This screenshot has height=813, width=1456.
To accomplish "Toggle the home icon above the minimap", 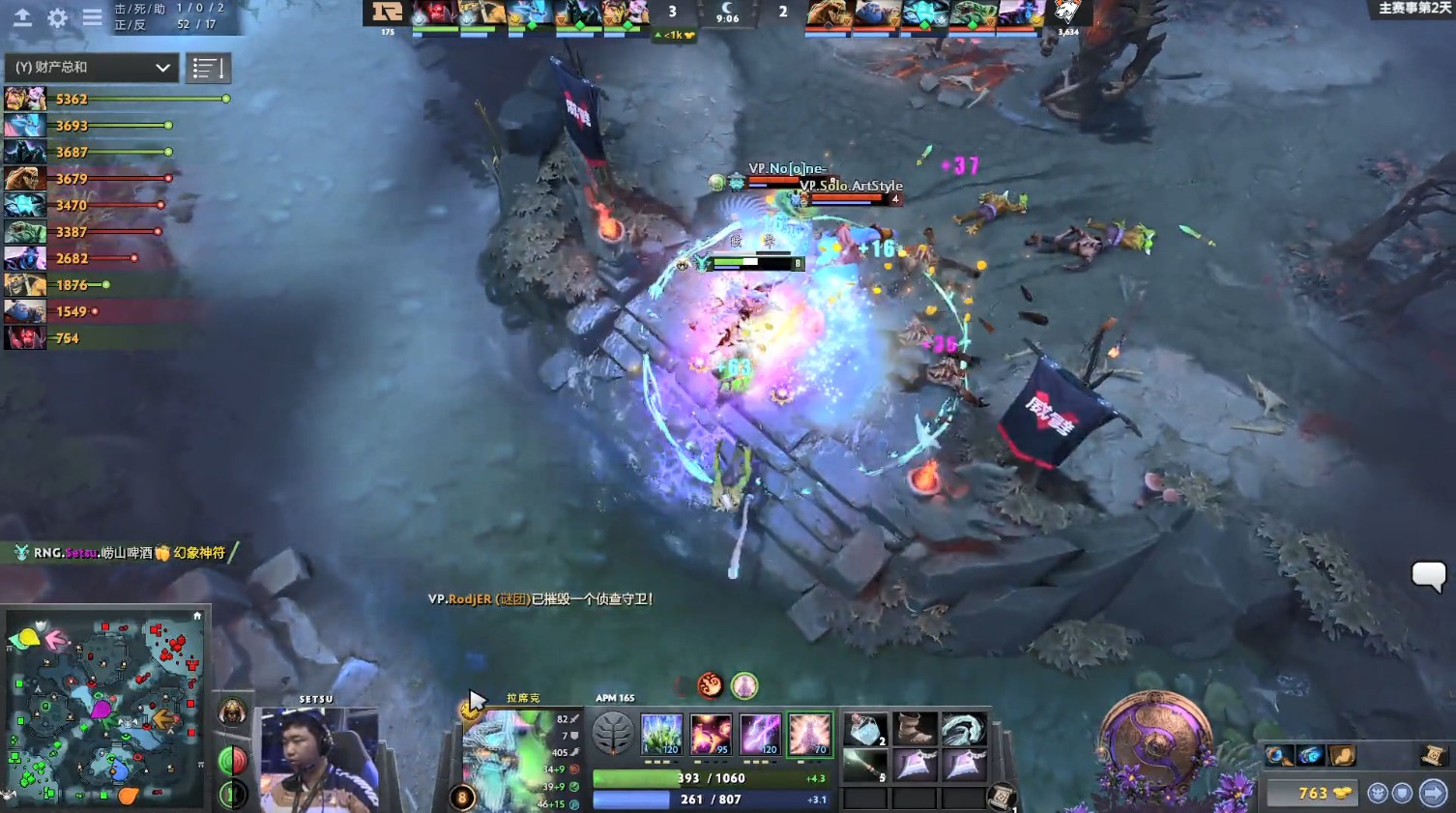I will [x=197, y=615].
